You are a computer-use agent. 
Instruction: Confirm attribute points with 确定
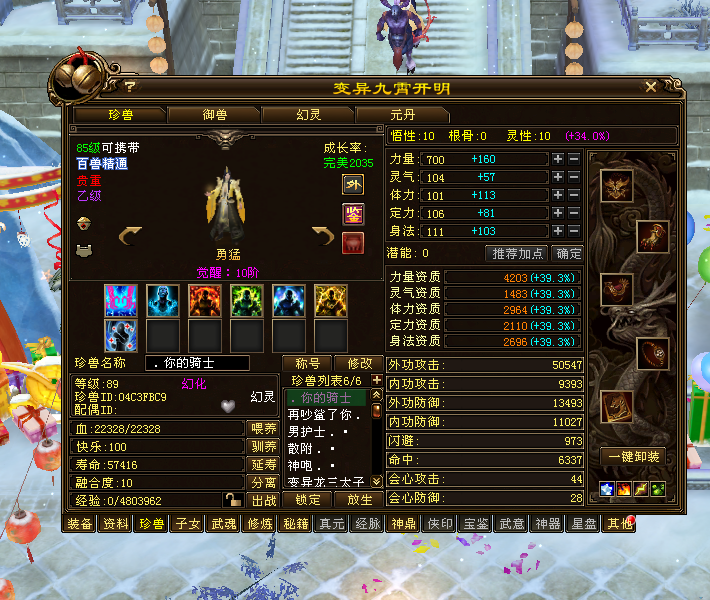point(568,254)
